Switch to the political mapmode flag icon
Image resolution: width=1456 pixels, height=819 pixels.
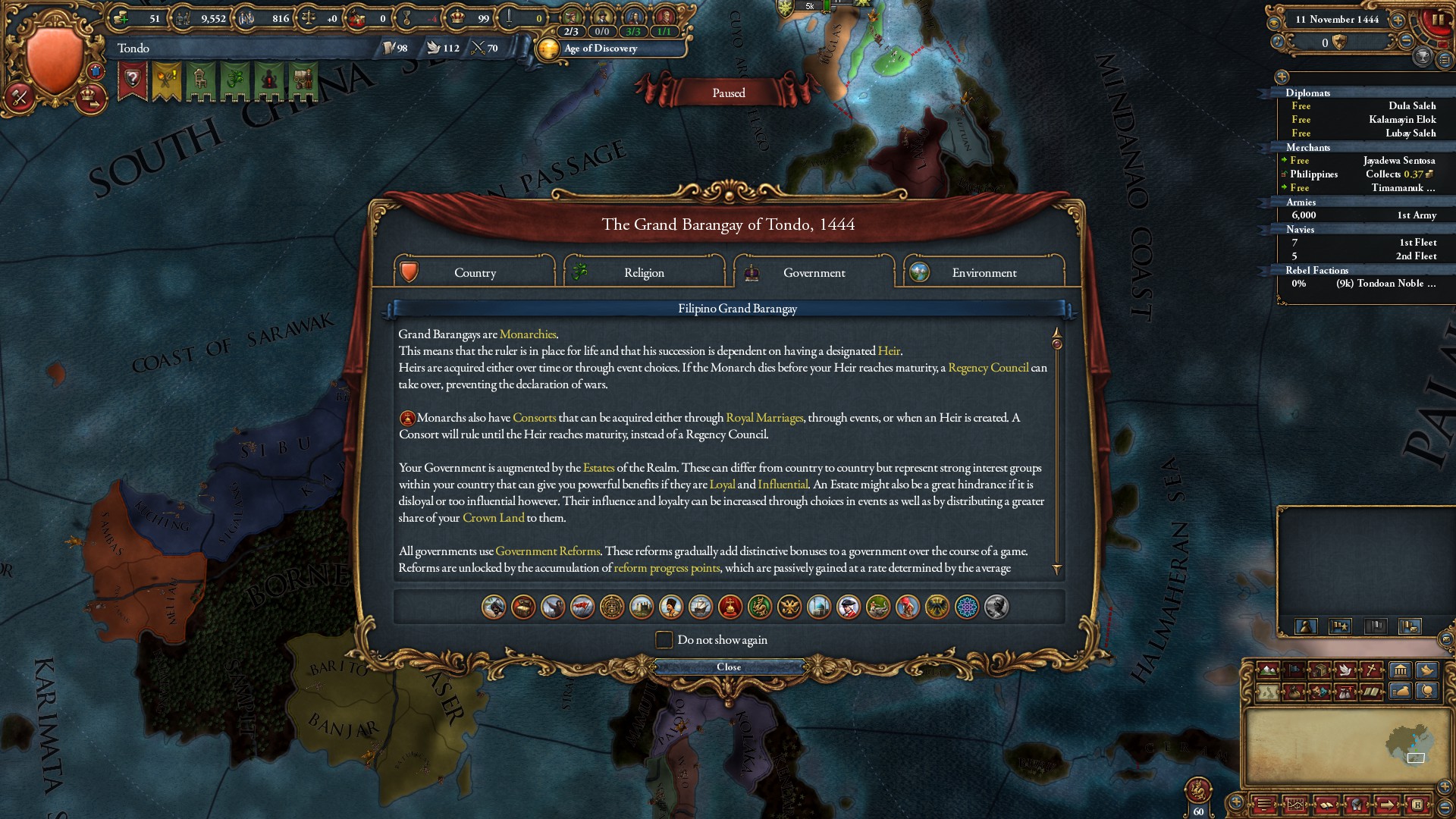tap(1295, 670)
